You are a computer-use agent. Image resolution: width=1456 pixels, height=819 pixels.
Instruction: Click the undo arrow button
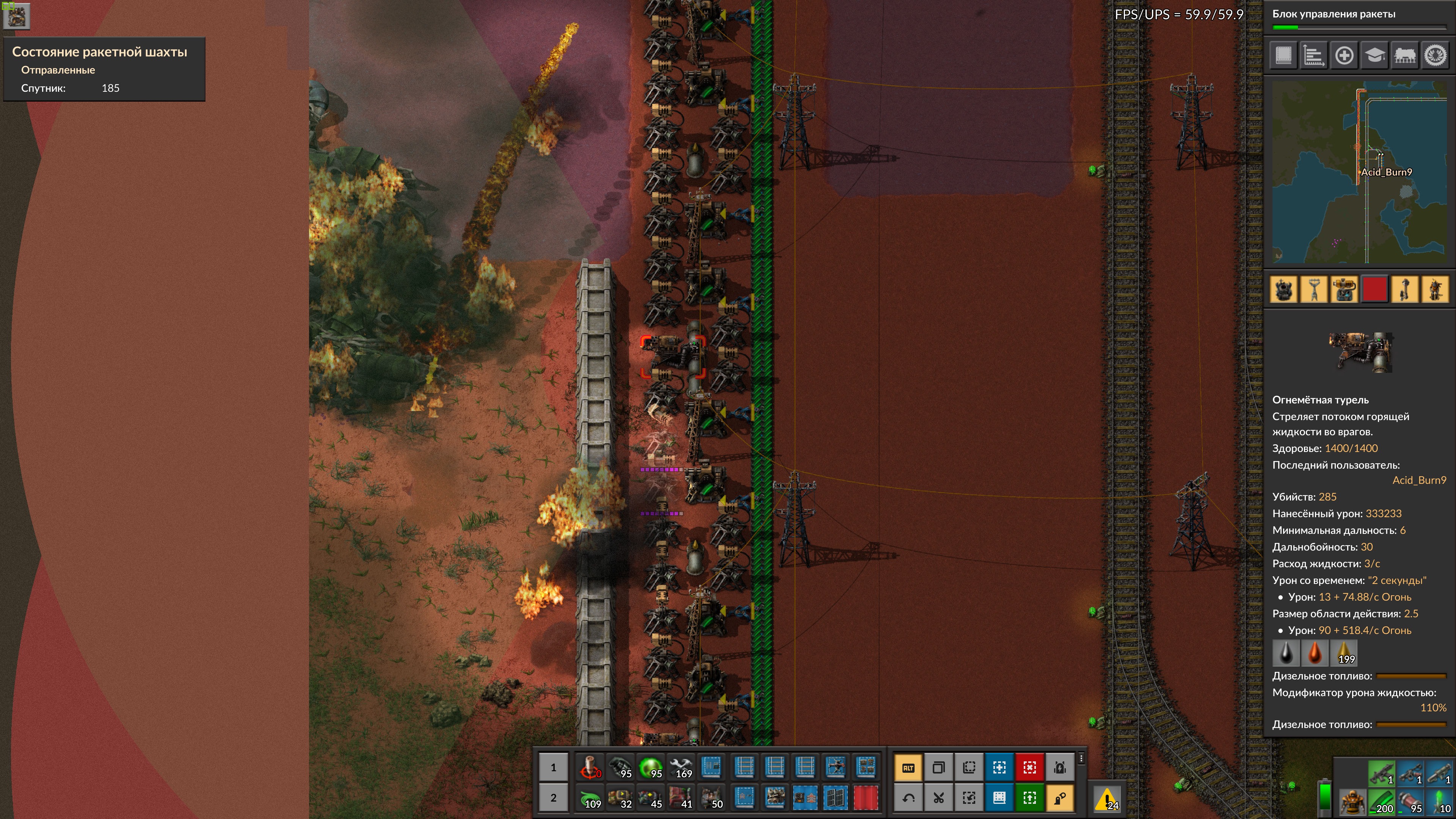[x=908, y=798]
